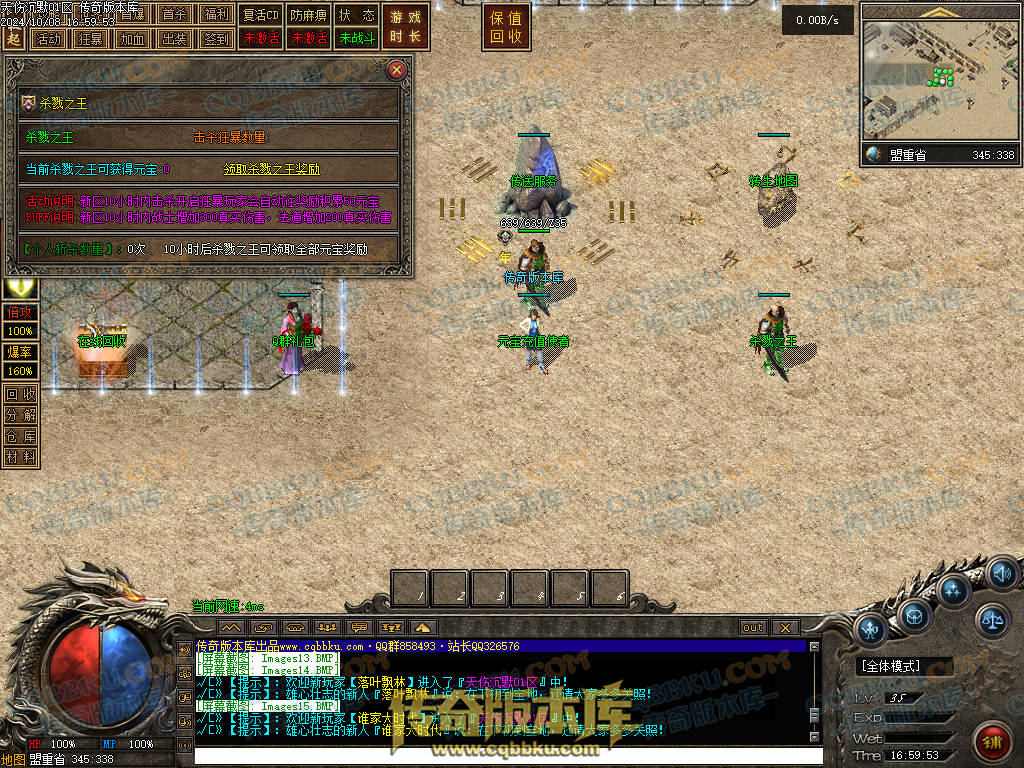Open the 分解 disassemble side button
The height and width of the screenshot is (768, 1024).
click(20, 415)
